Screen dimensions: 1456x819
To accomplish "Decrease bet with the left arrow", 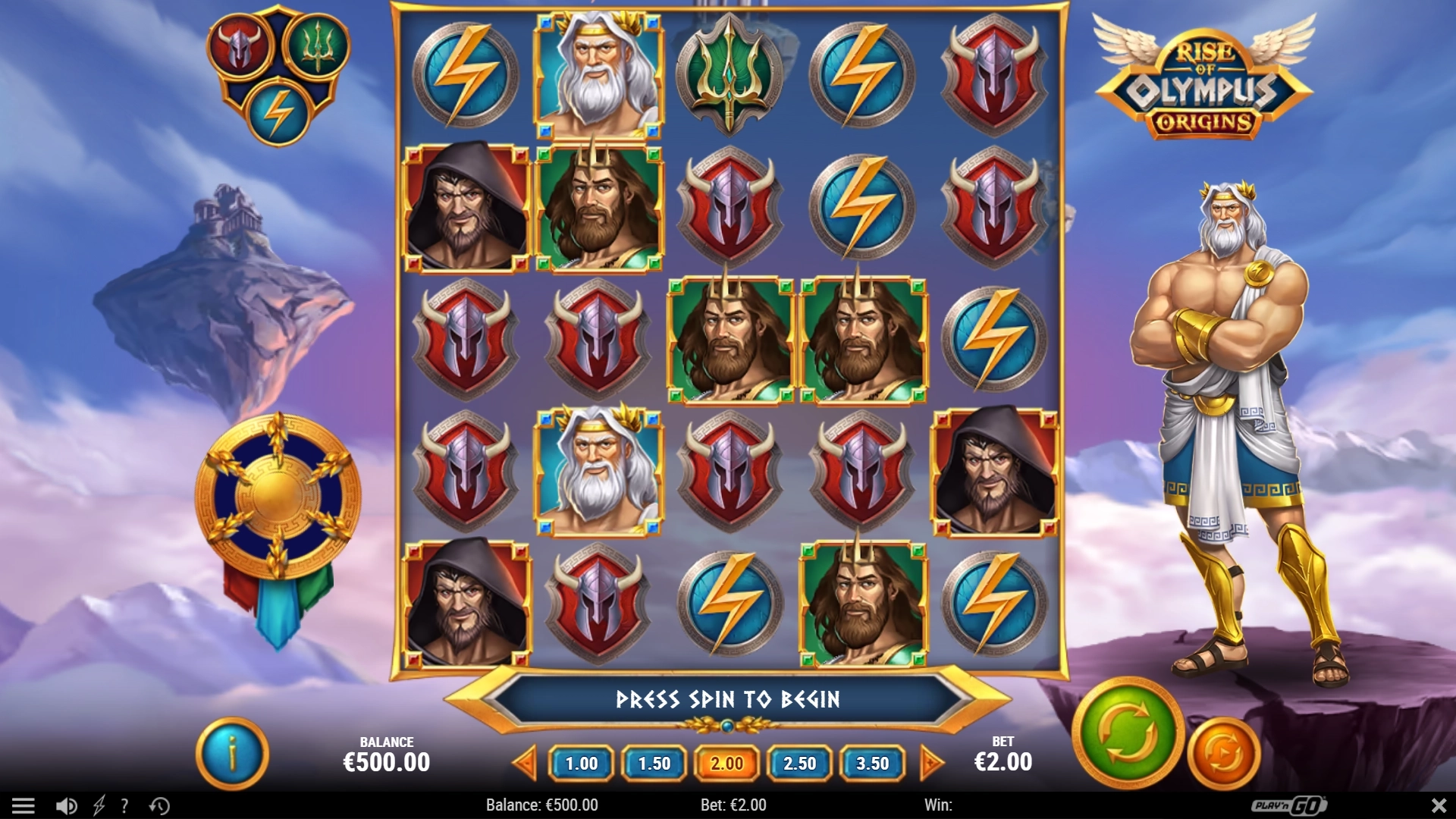I will pos(525,763).
